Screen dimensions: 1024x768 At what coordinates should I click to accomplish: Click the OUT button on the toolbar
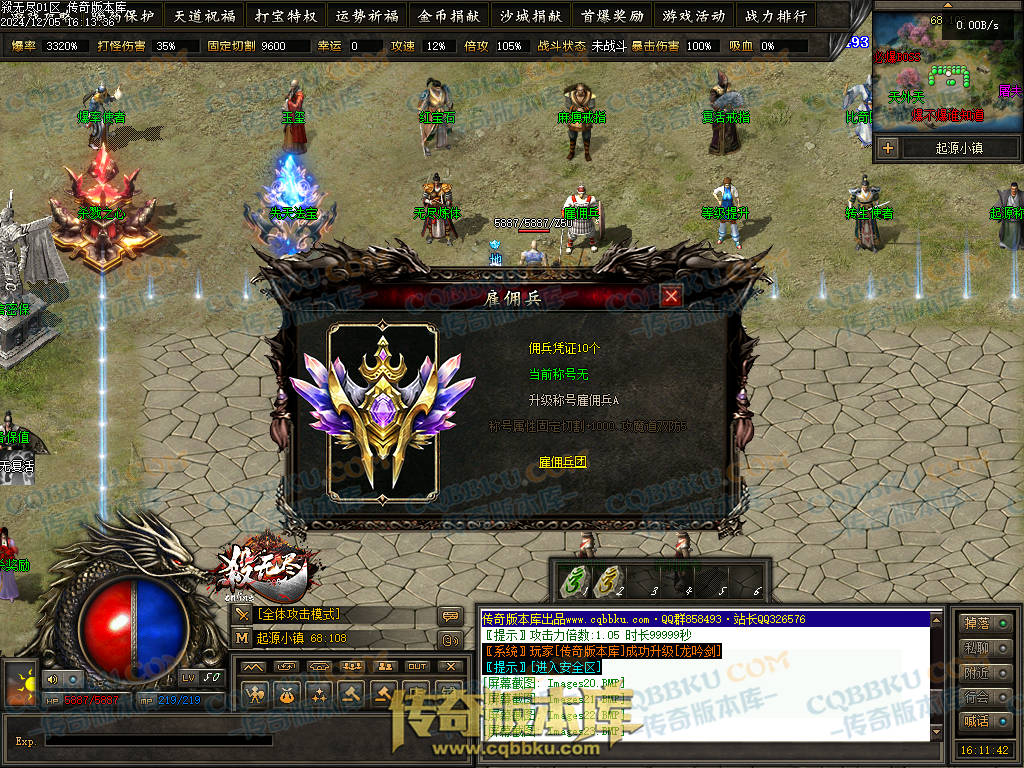417,666
